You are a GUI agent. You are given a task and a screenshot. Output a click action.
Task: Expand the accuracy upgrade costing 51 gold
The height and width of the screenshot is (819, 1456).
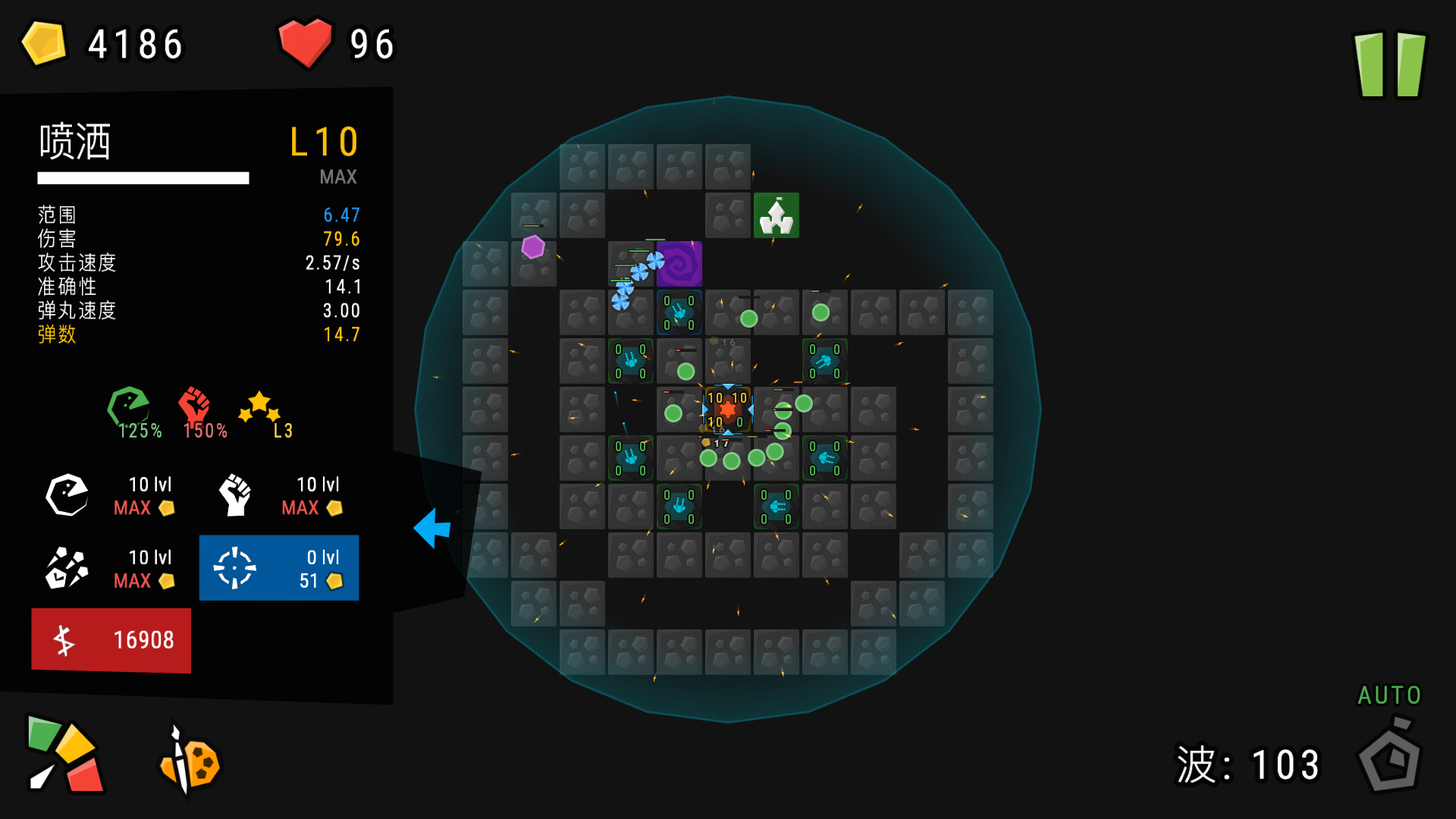pyautogui.click(x=278, y=567)
